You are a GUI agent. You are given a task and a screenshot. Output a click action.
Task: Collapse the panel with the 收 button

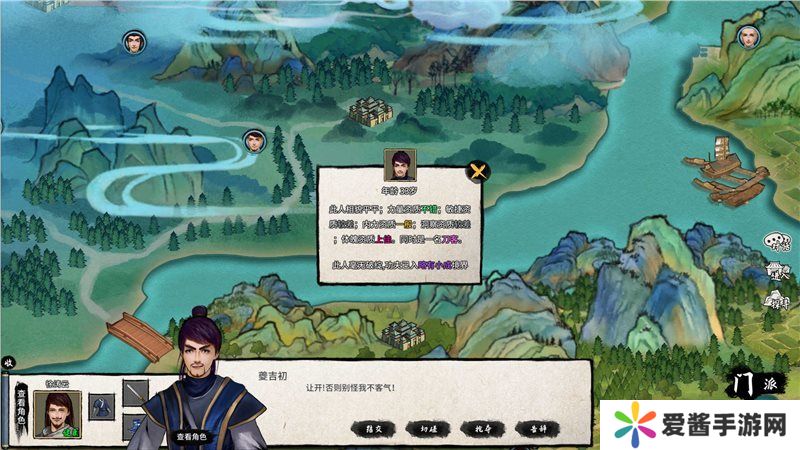coord(8,362)
